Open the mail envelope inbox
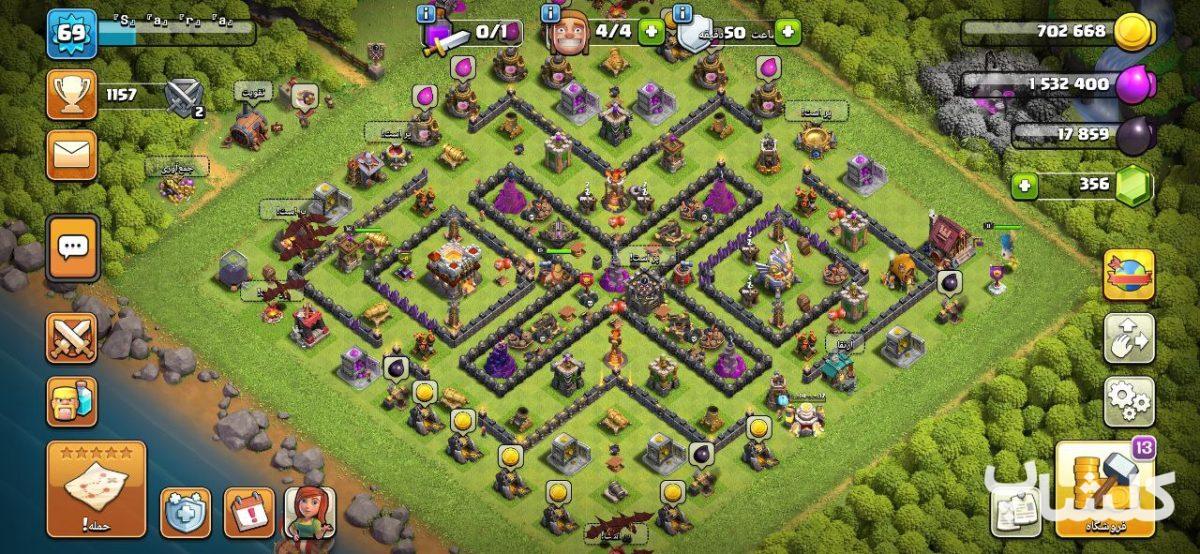 tap(72, 155)
